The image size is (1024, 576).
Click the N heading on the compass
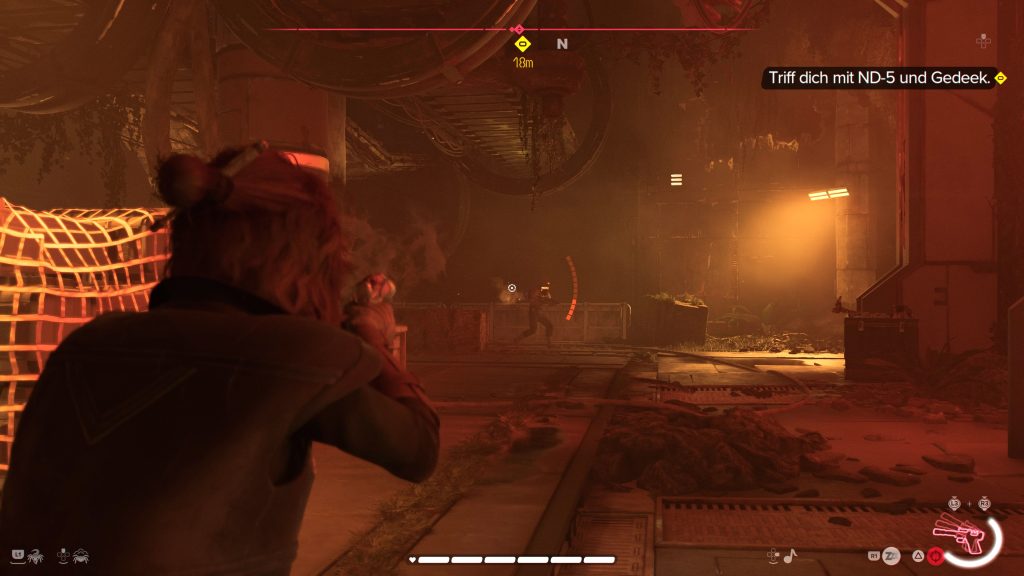coord(562,44)
